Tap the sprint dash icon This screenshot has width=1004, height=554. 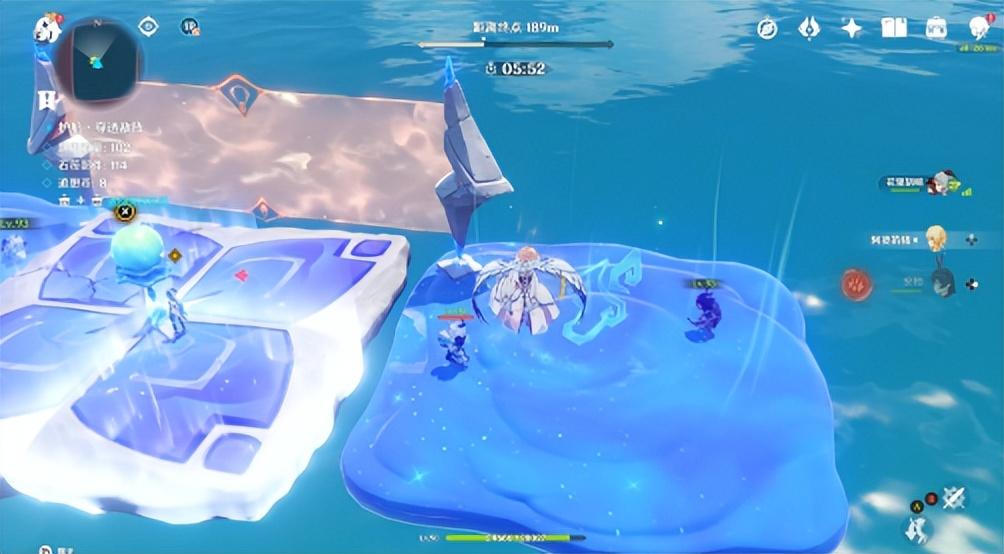(x=915, y=529)
